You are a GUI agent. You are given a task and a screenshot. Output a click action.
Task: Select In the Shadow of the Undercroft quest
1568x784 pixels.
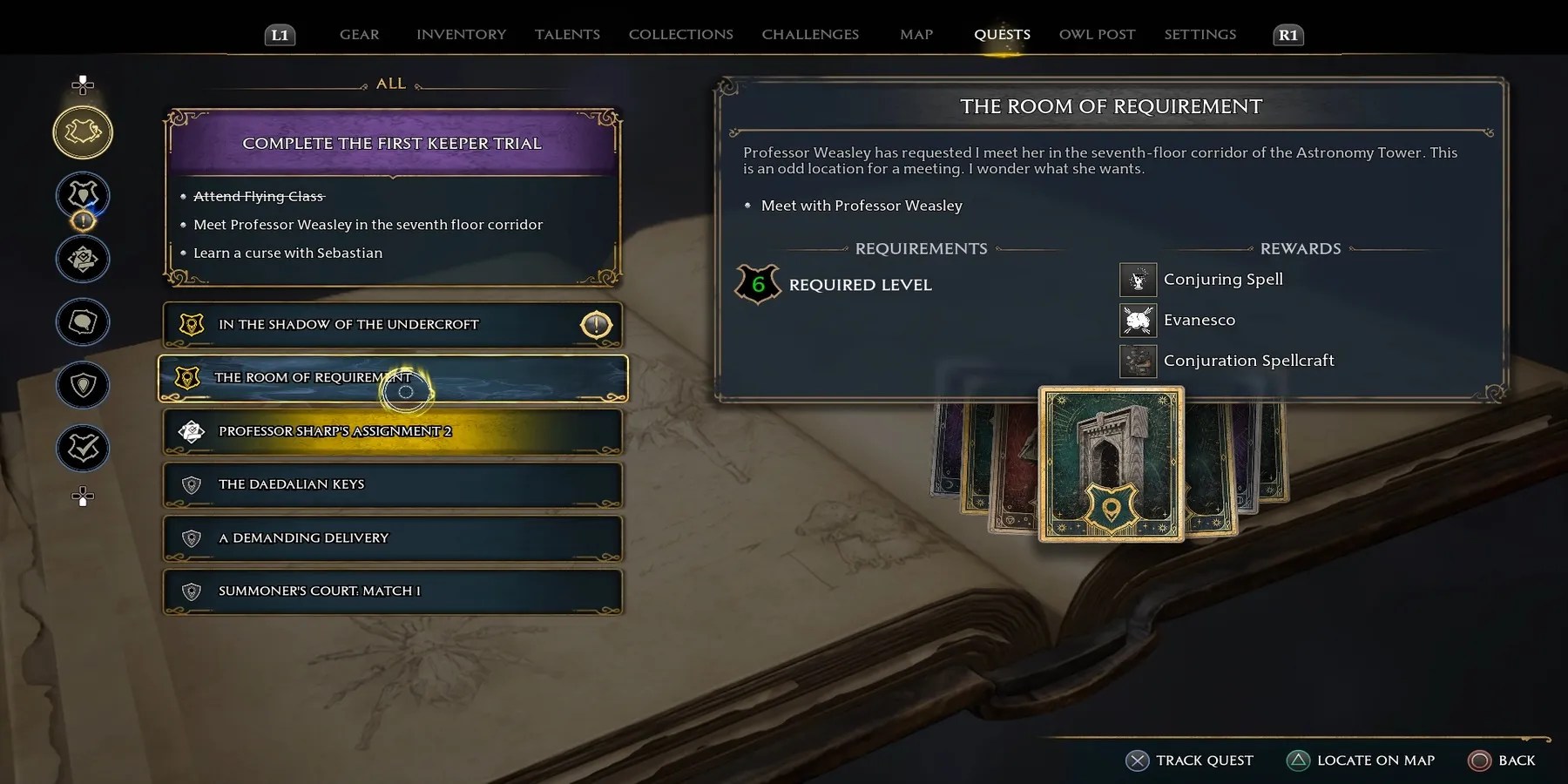(x=392, y=324)
